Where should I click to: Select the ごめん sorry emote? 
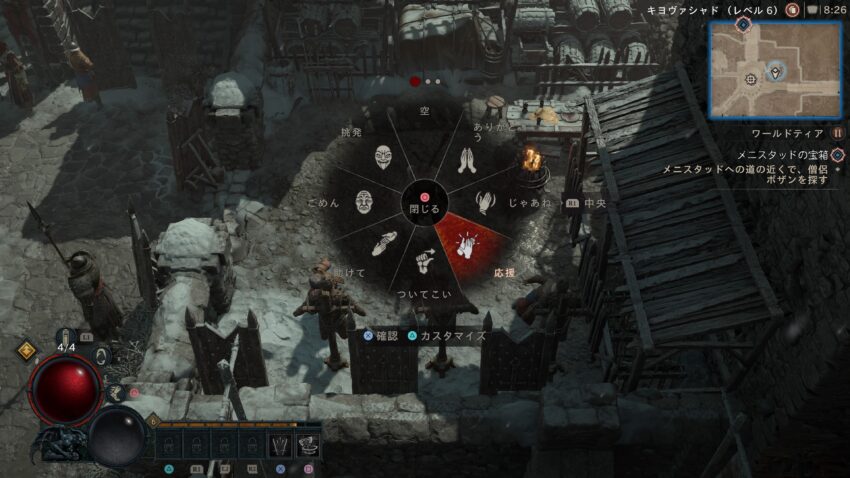(x=363, y=201)
